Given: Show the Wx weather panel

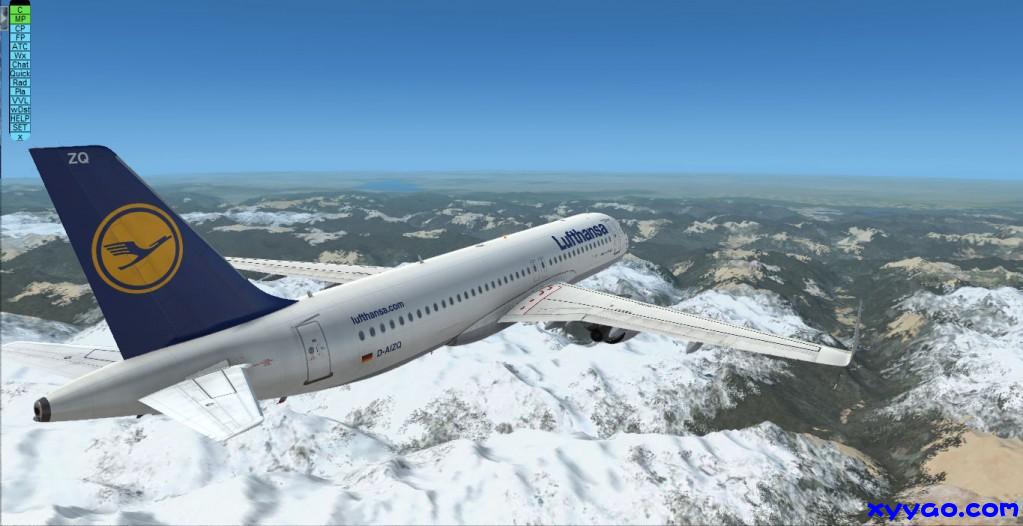Looking at the screenshot, I should 20,55.
